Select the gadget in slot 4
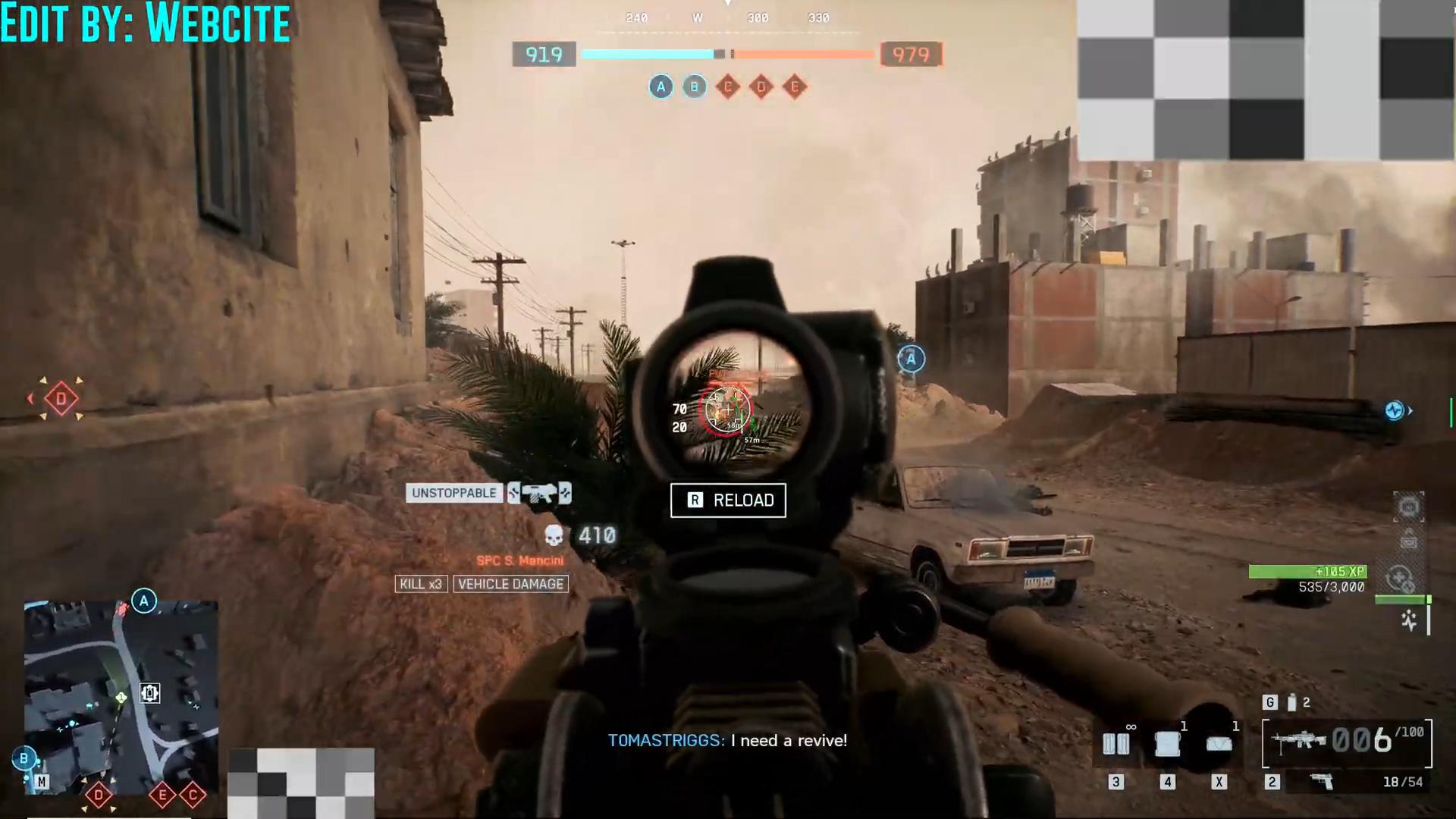The height and width of the screenshot is (819, 1456). click(x=1167, y=744)
